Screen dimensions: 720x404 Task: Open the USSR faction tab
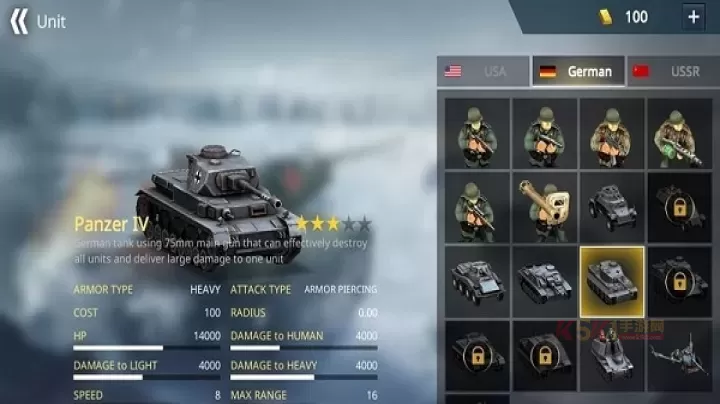(x=671, y=71)
